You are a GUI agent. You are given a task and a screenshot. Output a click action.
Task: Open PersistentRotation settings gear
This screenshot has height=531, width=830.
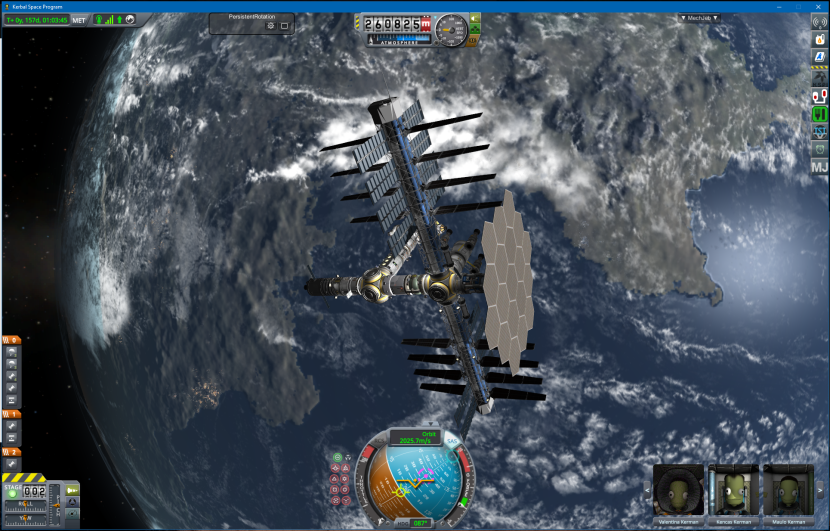[x=270, y=26]
